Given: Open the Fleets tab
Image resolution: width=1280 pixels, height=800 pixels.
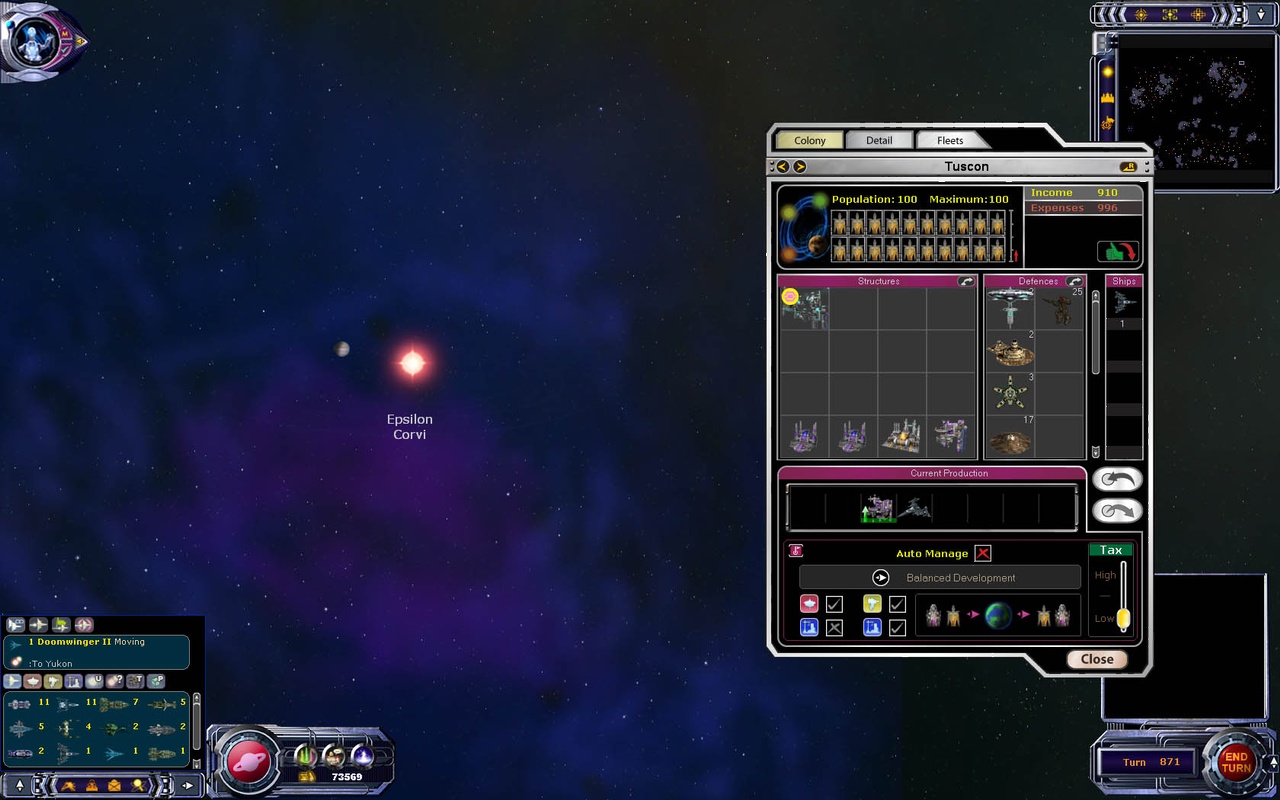Looking at the screenshot, I should [949, 140].
